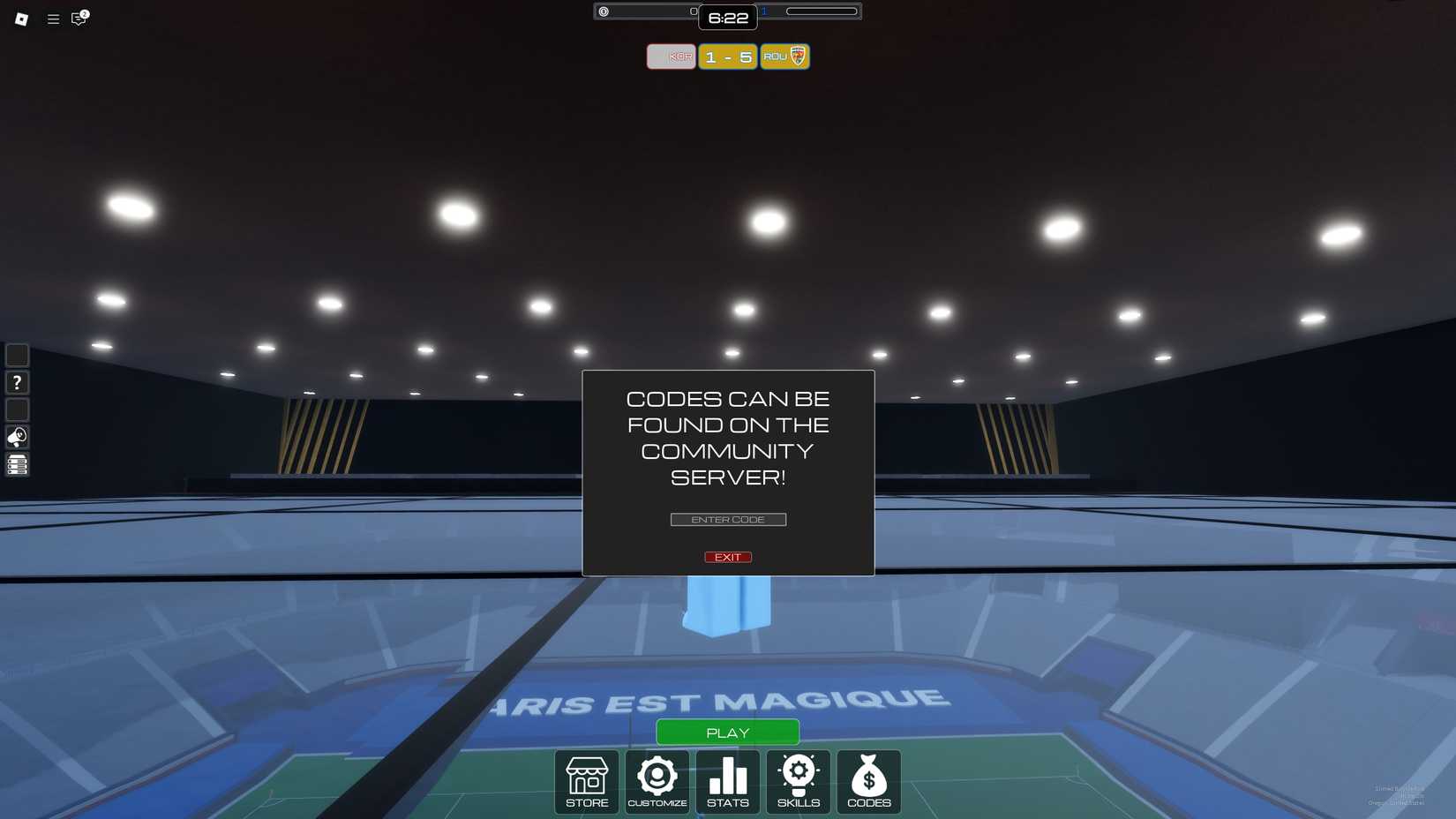Open the Roblox hamburger menu

(x=53, y=19)
